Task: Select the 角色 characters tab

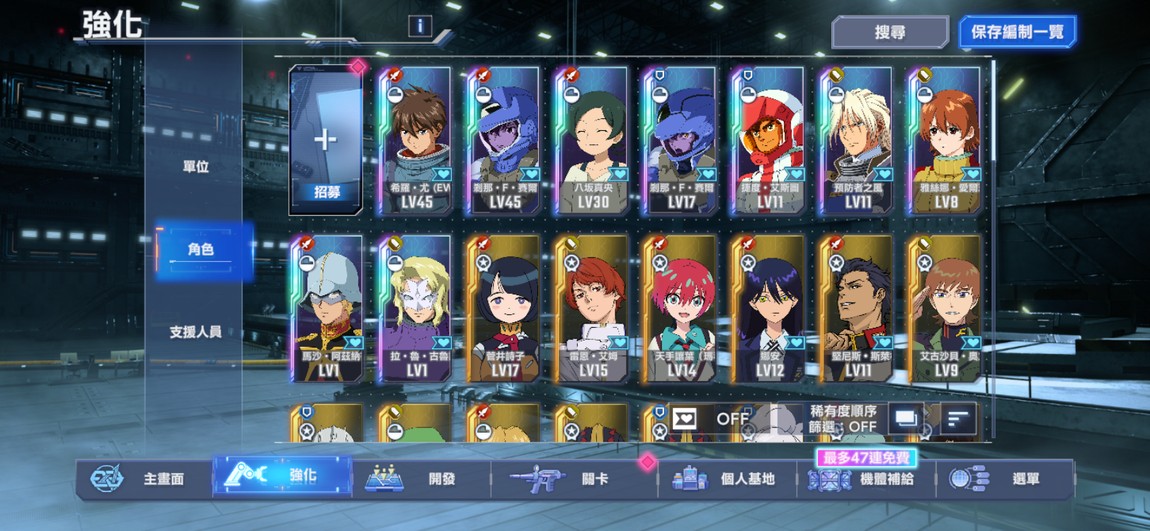Action: point(200,249)
